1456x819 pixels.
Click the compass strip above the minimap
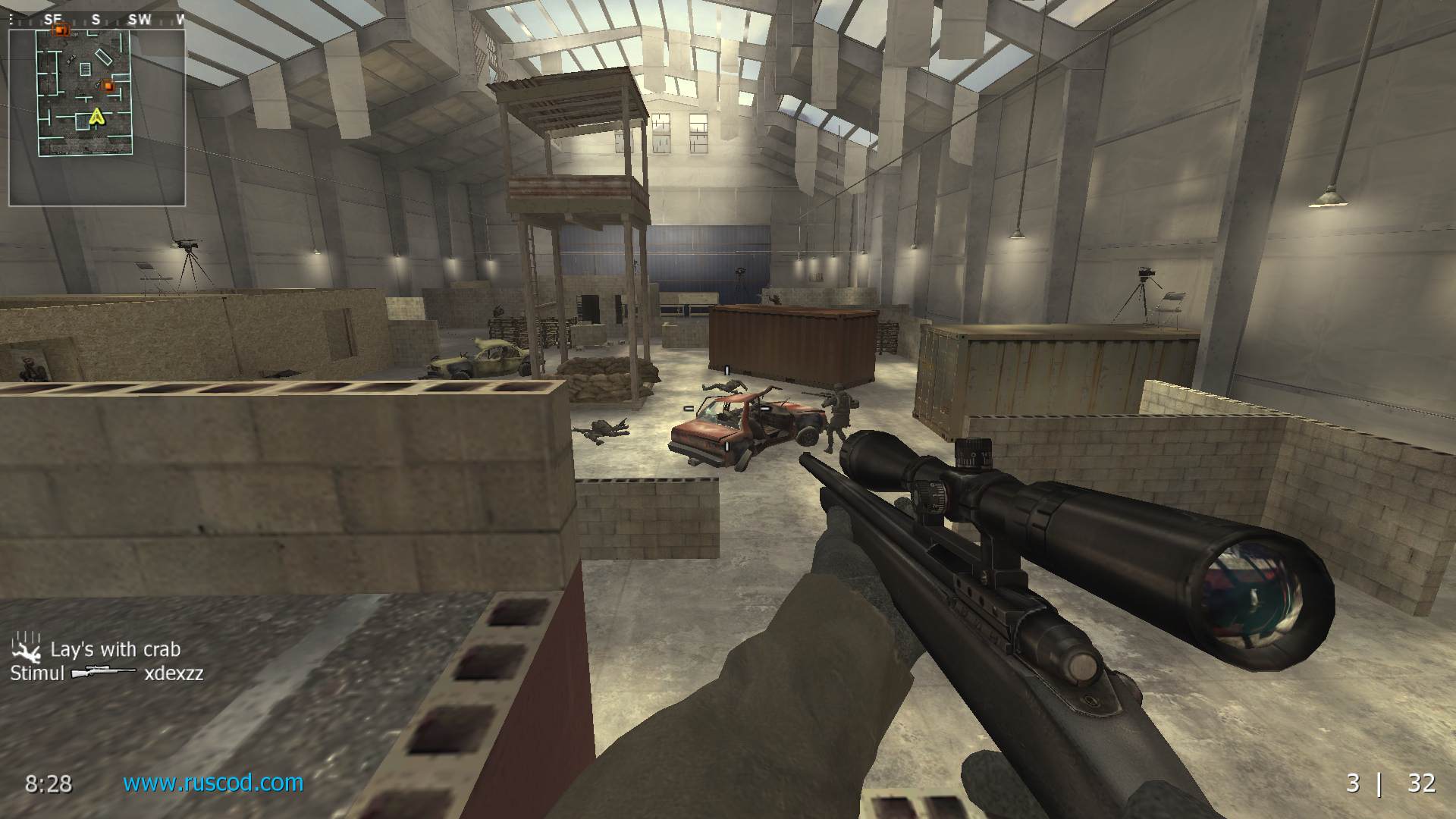(x=97, y=20)
